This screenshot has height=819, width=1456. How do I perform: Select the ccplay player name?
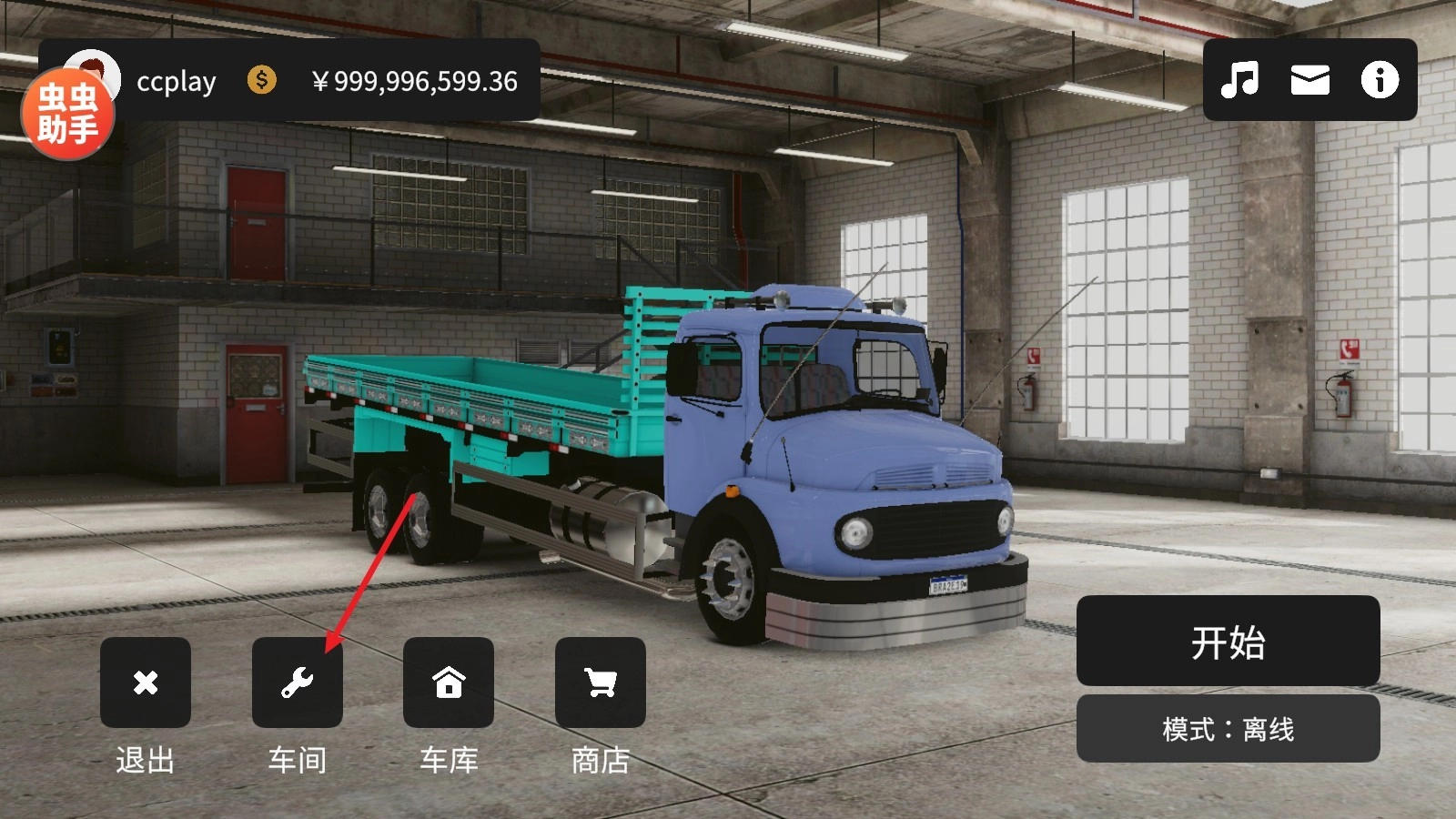click(177, 82)
